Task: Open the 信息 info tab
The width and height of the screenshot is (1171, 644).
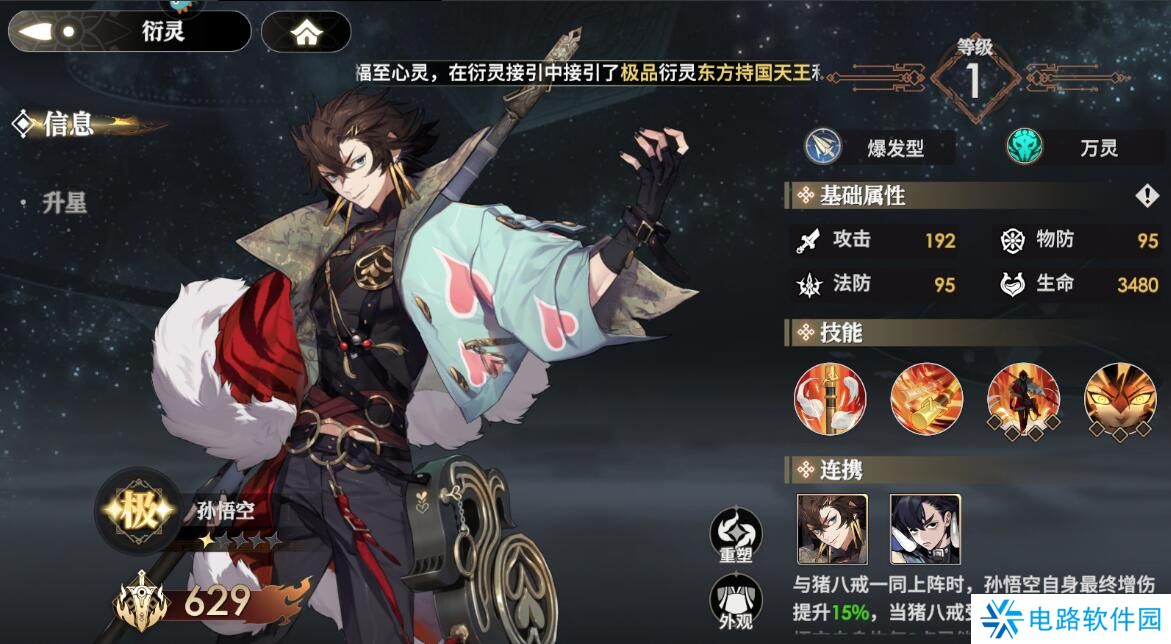Action: pyautogui.click(x=69, y=124)
